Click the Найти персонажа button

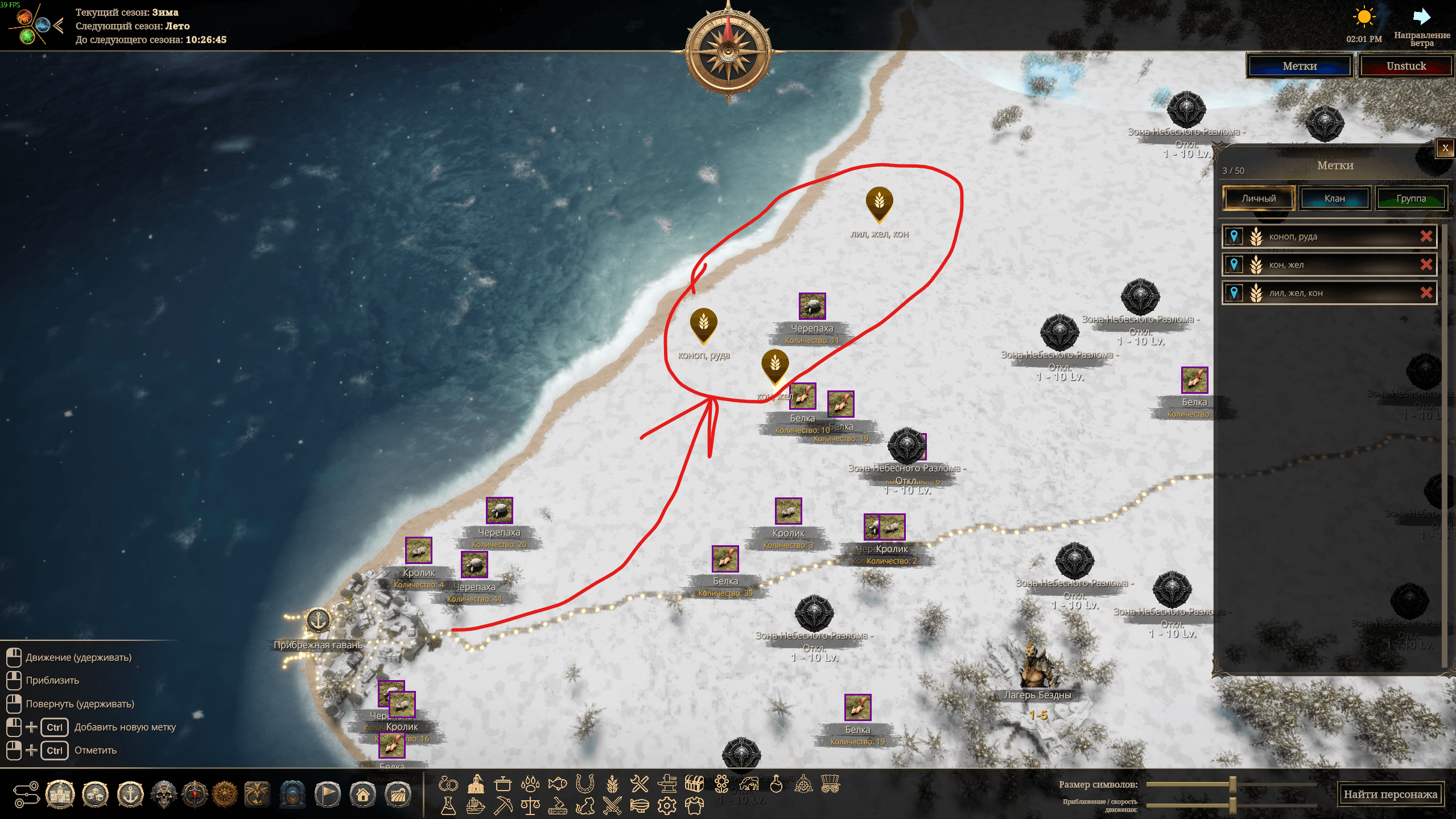1390,794
